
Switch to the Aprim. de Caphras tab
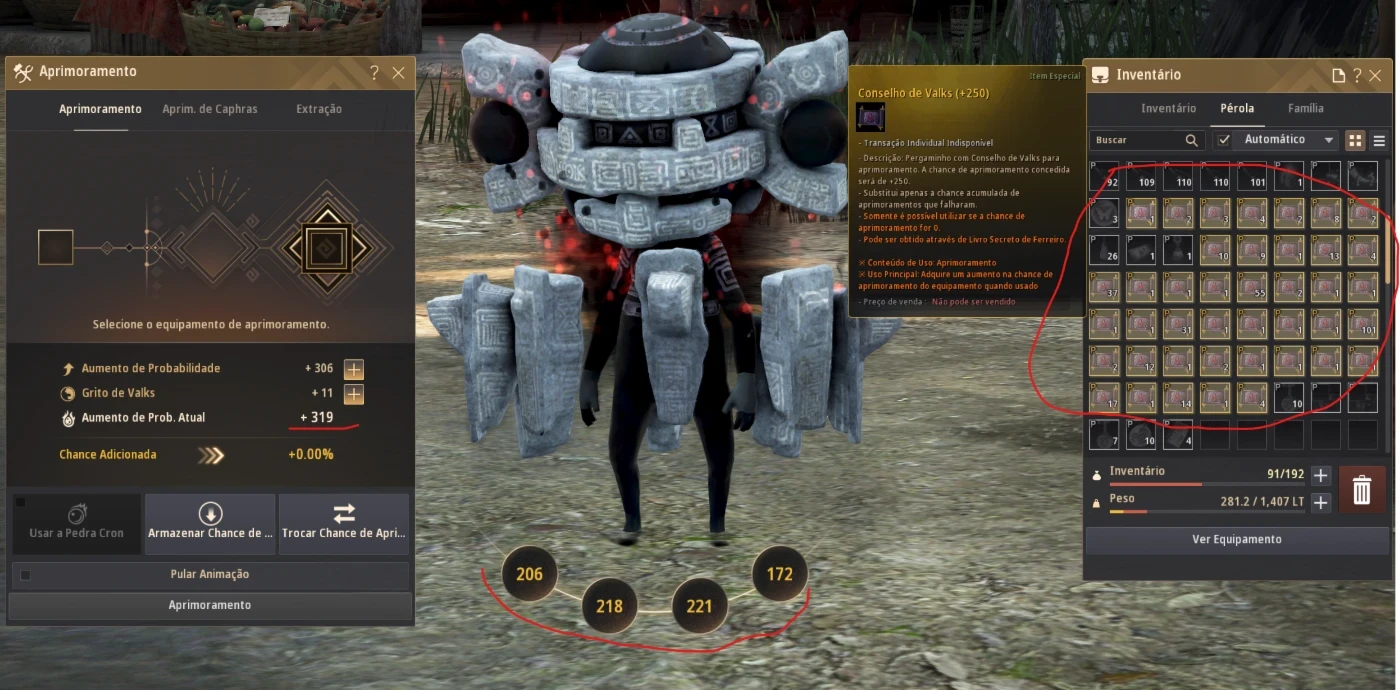[x=210, y=109]
